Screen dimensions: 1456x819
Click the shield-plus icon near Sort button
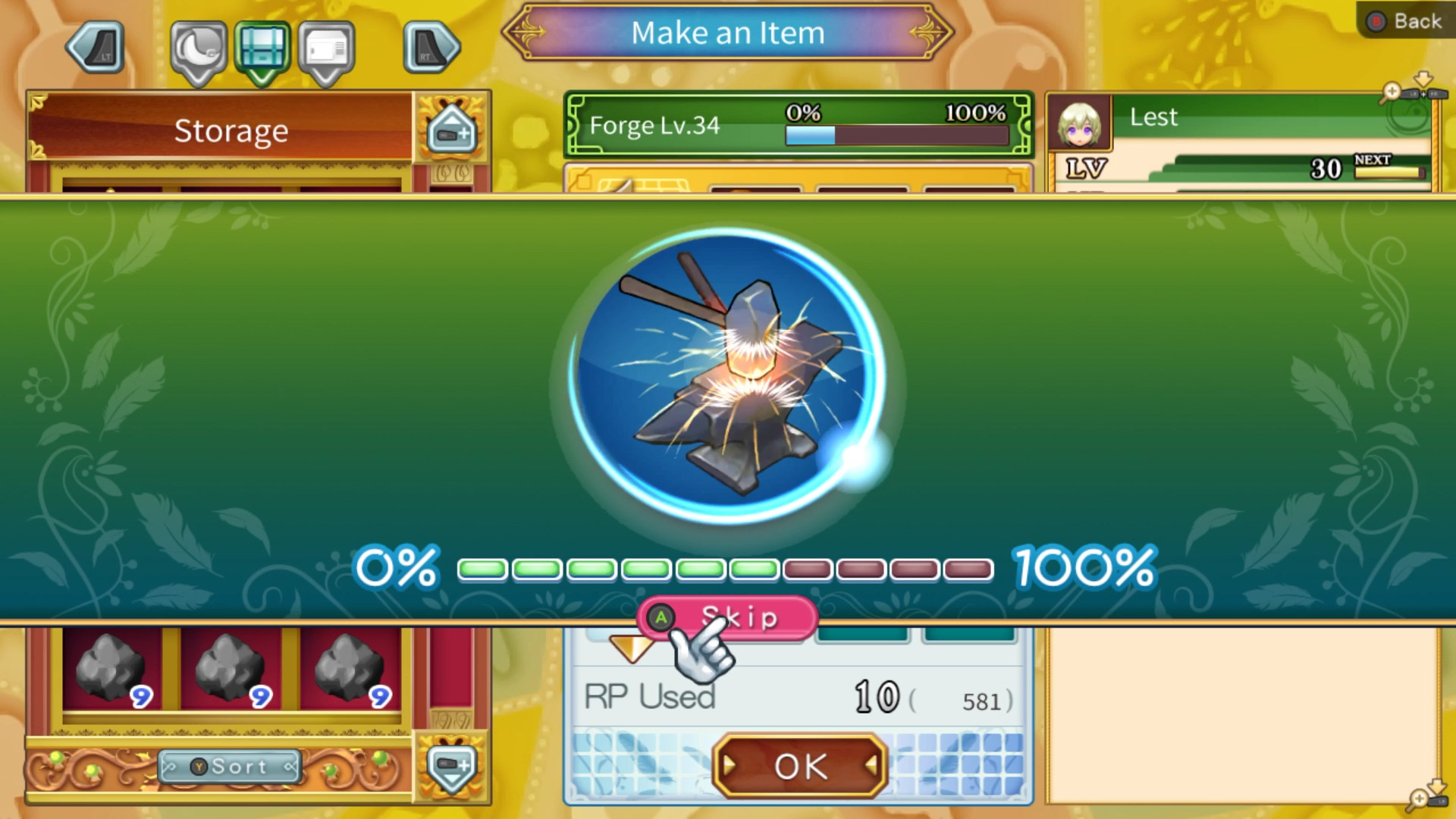(450, 767)
